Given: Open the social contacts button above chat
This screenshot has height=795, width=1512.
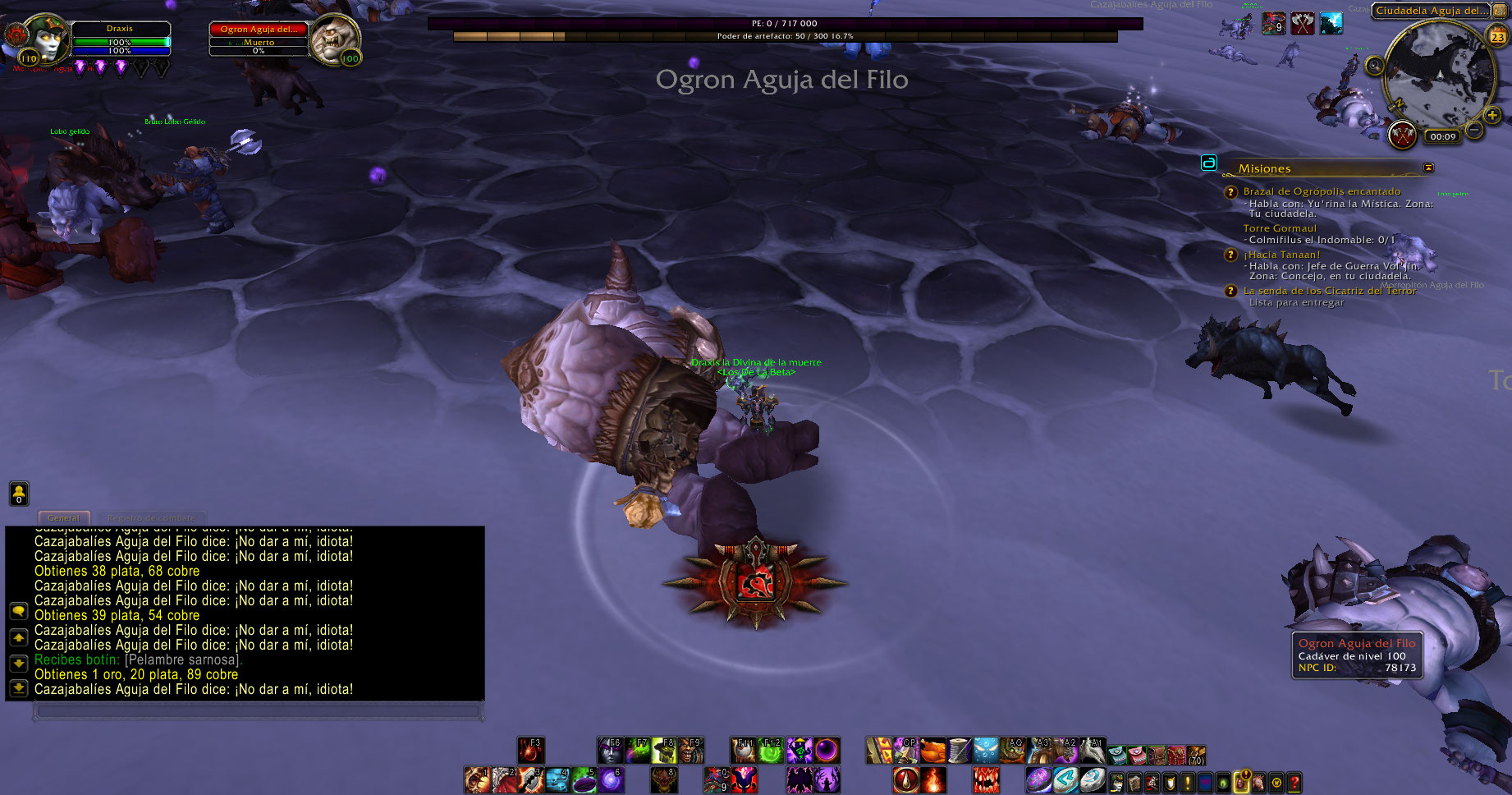Looking at the screenshot, I should pos(19,493).
